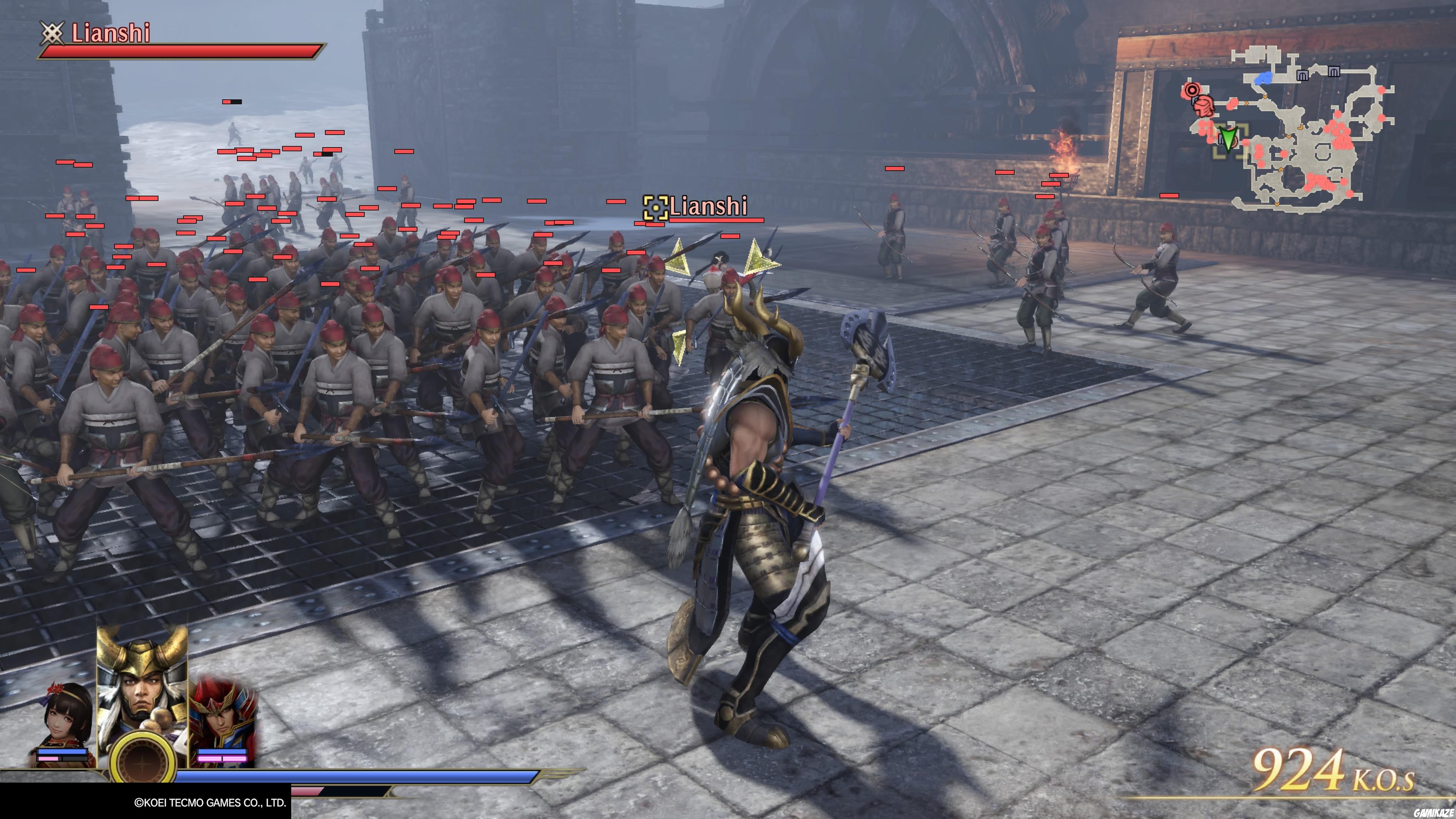Click a gray gate icon on the minimap
Viewport: 1456px width, 819px height.
1302,75
